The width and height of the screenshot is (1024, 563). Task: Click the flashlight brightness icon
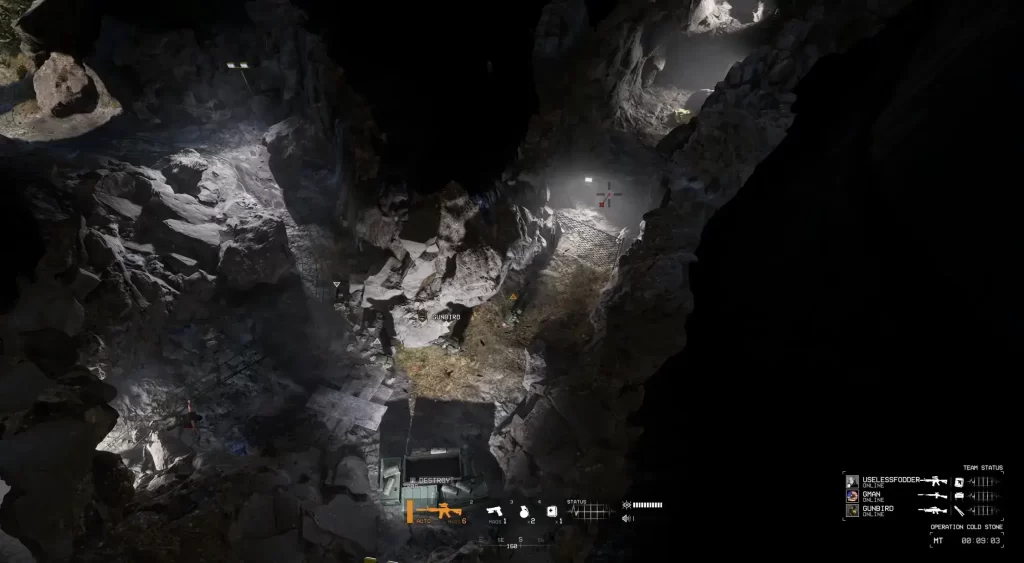point(627,504)
